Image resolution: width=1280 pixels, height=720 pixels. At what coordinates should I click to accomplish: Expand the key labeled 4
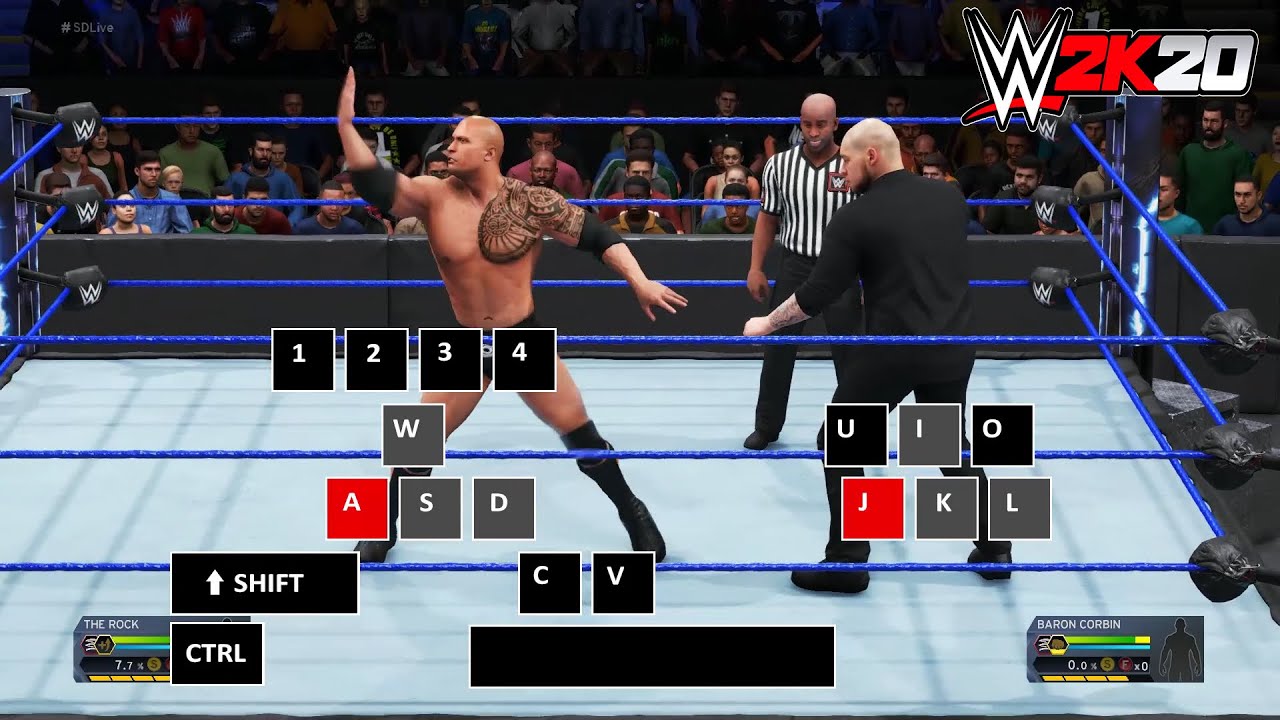click(x=525, y=359)
